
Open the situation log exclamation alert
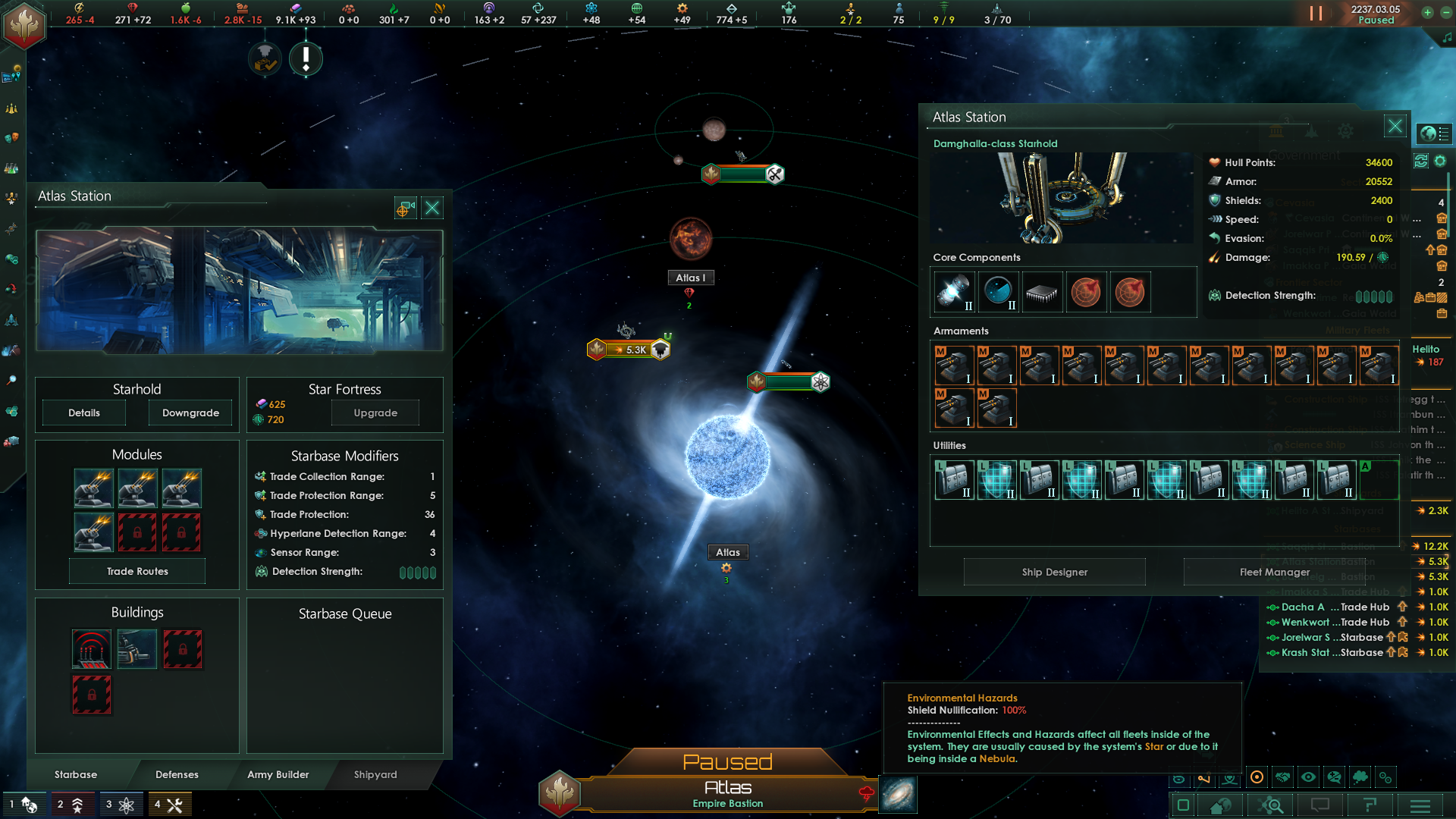pyautogui.click(x=306, y=58)
